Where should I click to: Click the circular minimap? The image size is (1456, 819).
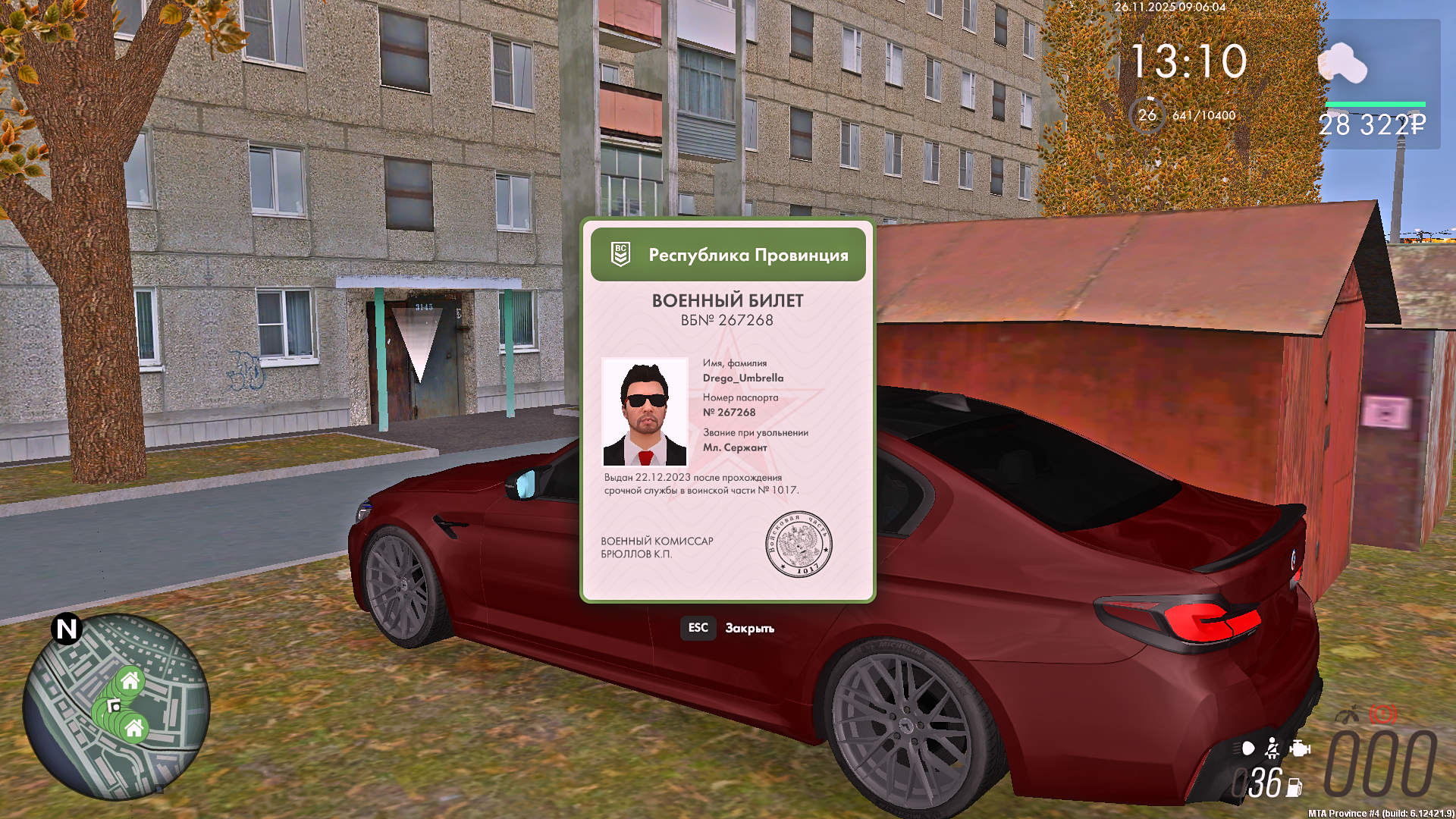click(116, 707)
